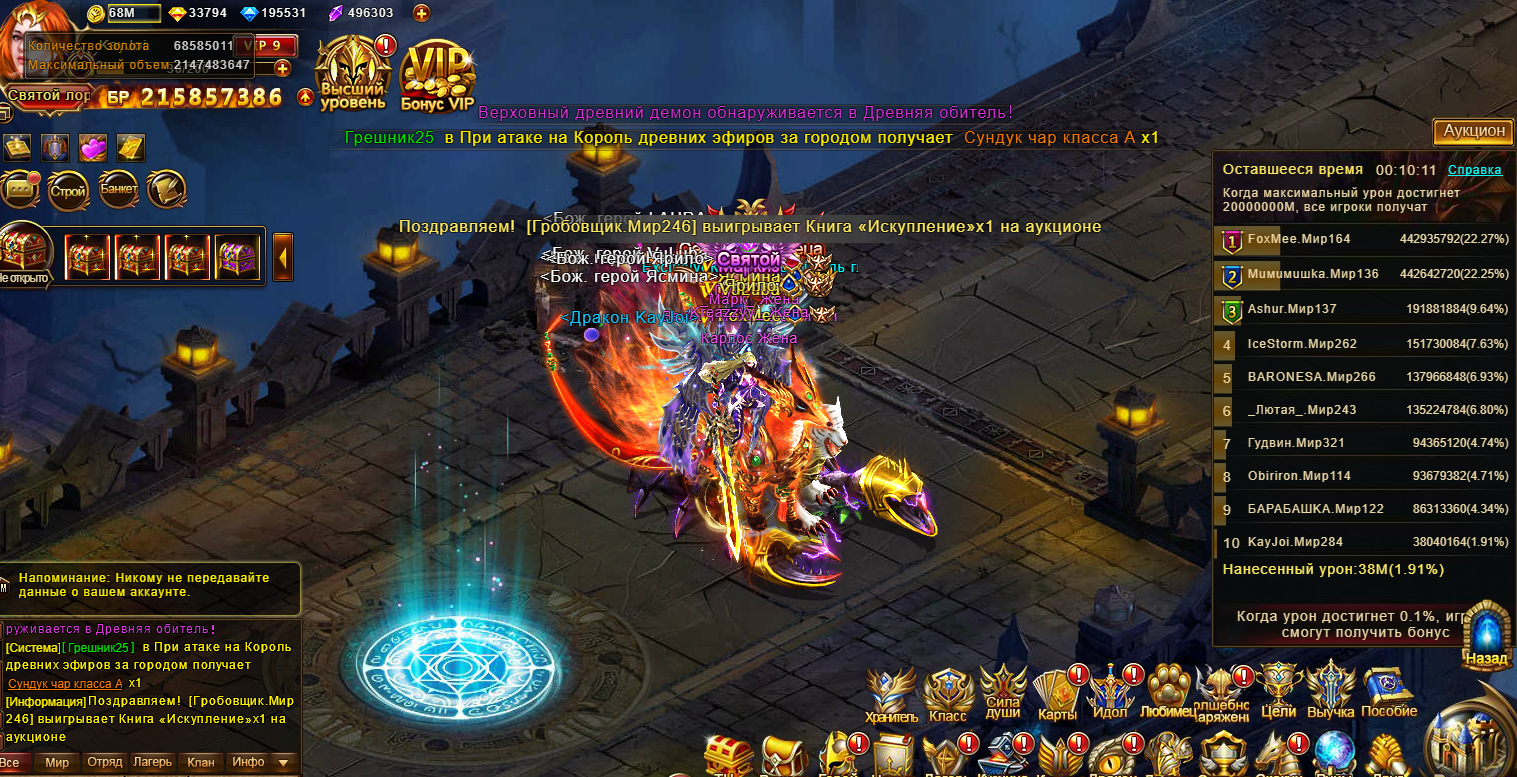
Task: Select FoxMee.Мир164 in damage ranking
Action: coord(1298,239)
